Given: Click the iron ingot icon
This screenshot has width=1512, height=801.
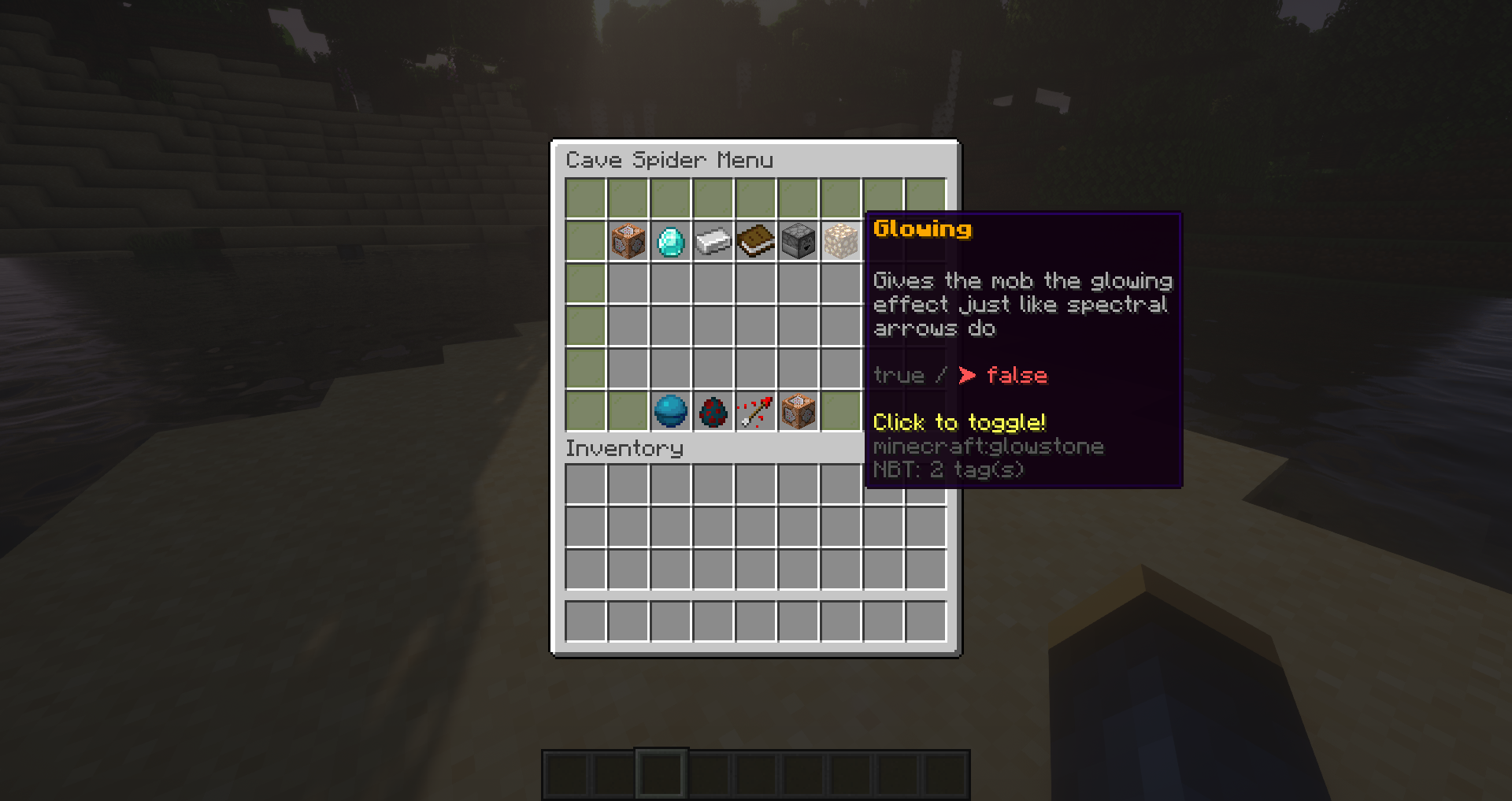Looking at the screenshot, I should click(713, 241).
